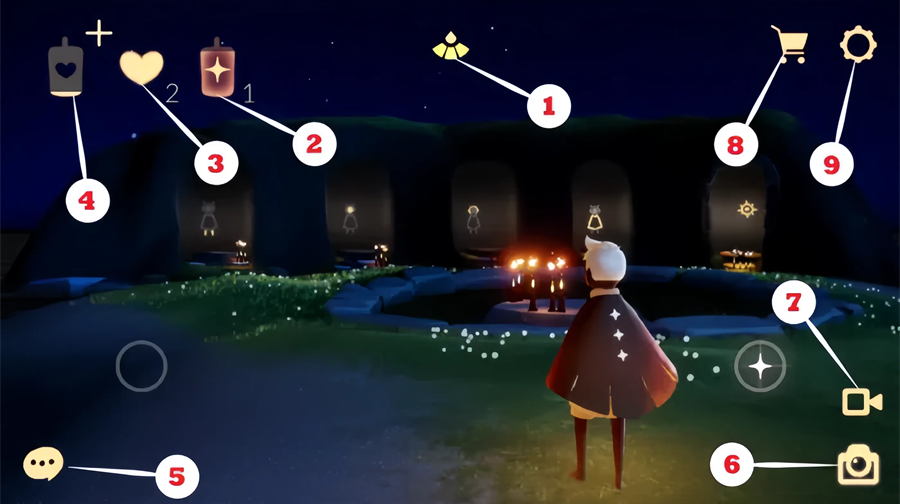This screenshot has width=900, height=504.
Task: Tap the empty circle movement control
Action: (142, 366)
